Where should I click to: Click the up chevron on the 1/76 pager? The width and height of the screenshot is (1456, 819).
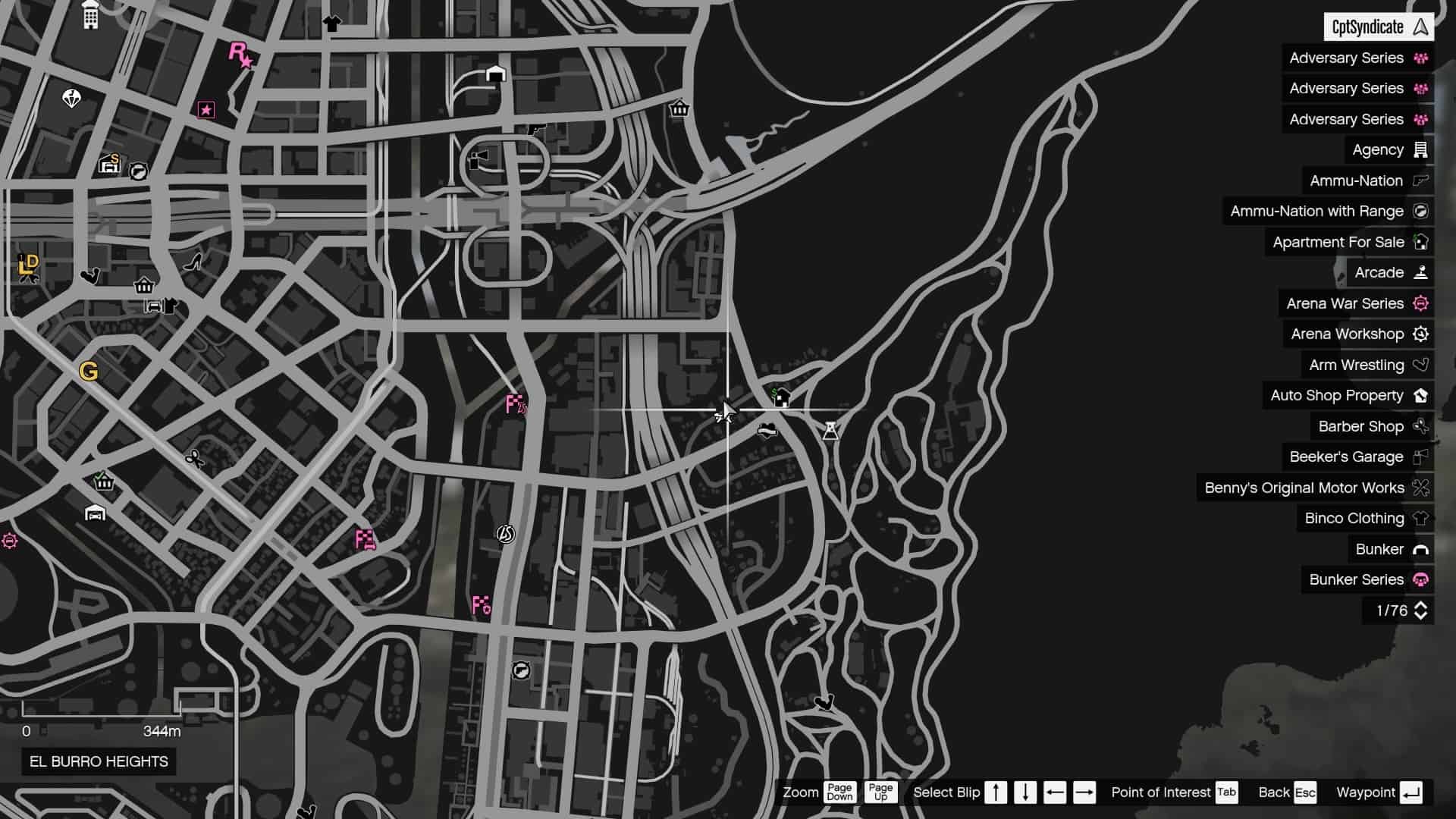tap(1422, 605)
